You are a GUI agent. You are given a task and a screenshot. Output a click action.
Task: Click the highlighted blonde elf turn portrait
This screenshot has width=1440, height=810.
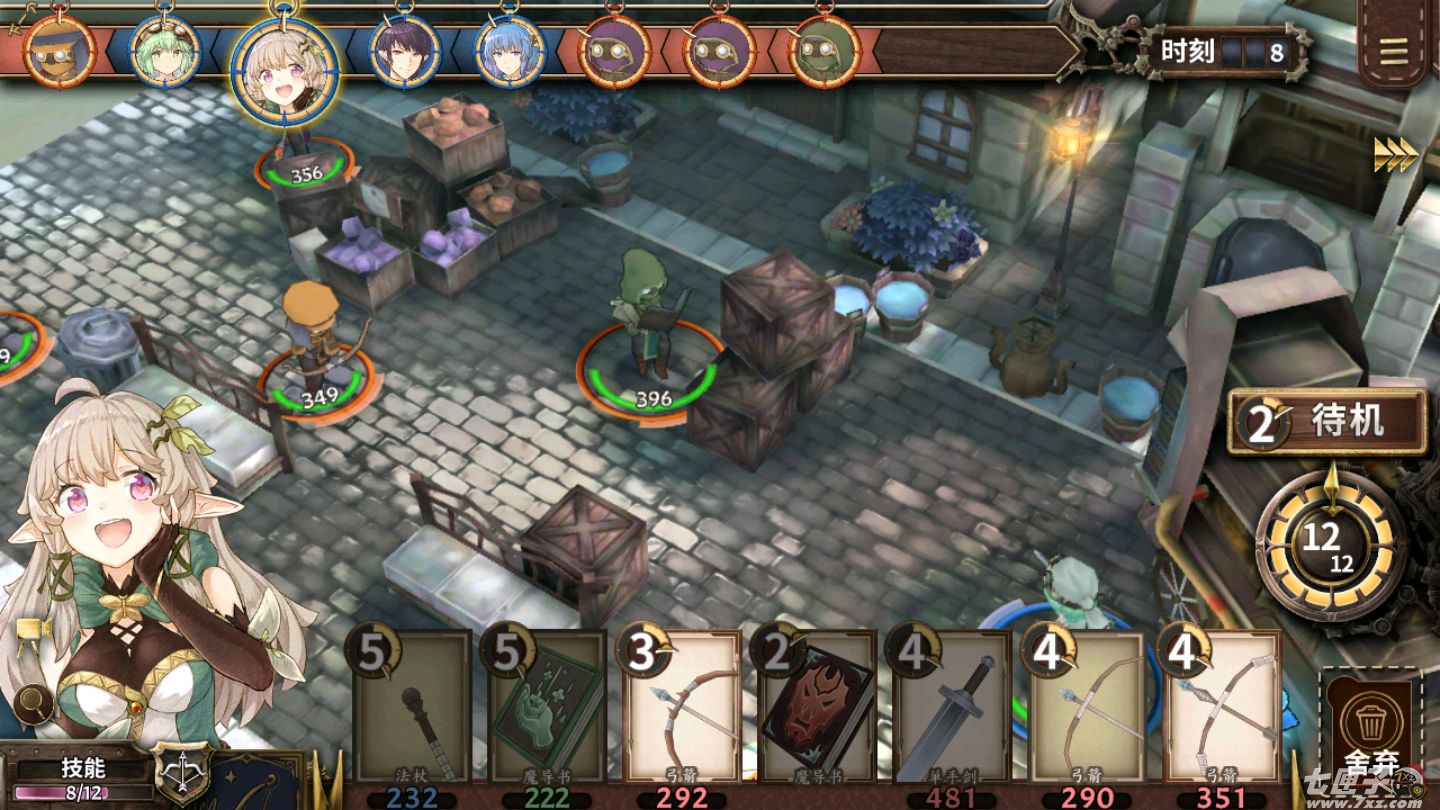click(284, 68)
